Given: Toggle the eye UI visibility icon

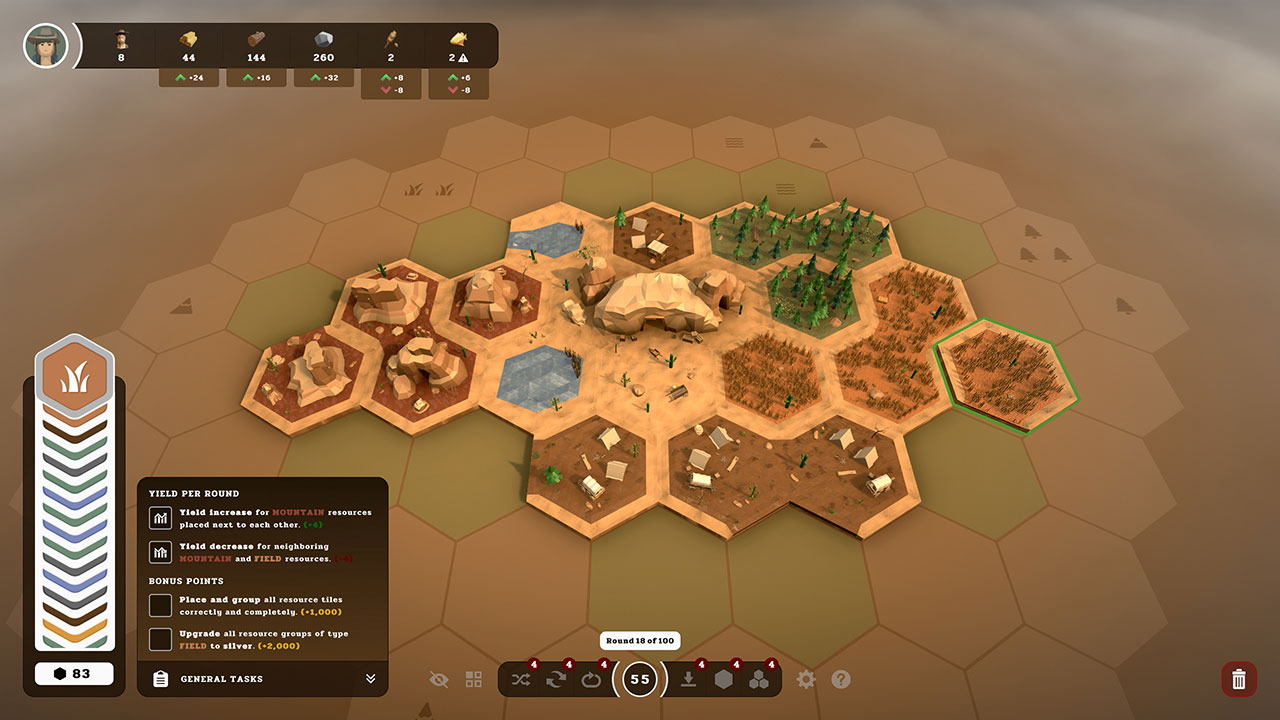Looking at the screenshot, I should tap(439, 679).
